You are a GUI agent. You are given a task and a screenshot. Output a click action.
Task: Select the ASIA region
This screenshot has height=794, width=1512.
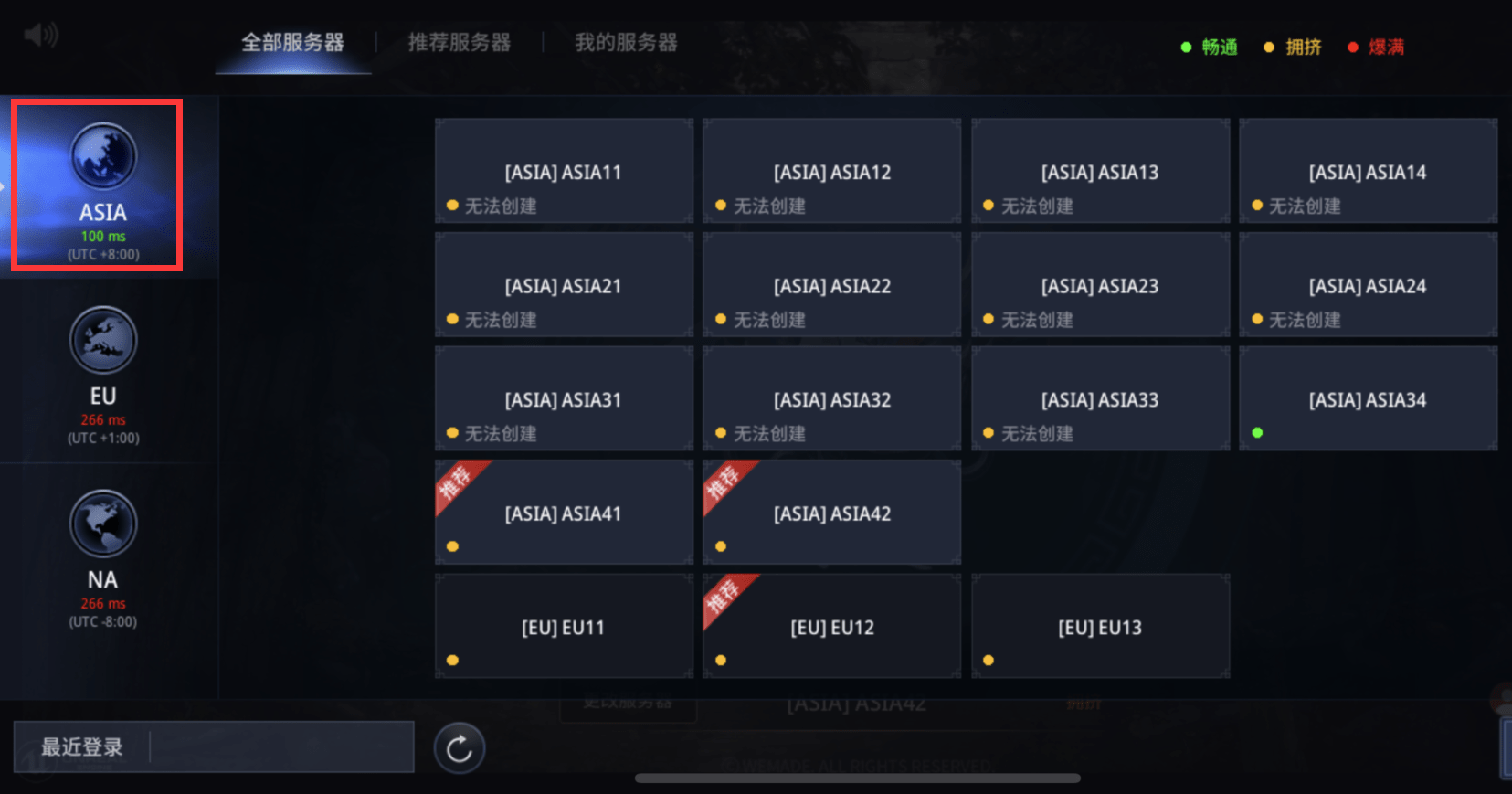pyautogui.click(x=102, y=185)
